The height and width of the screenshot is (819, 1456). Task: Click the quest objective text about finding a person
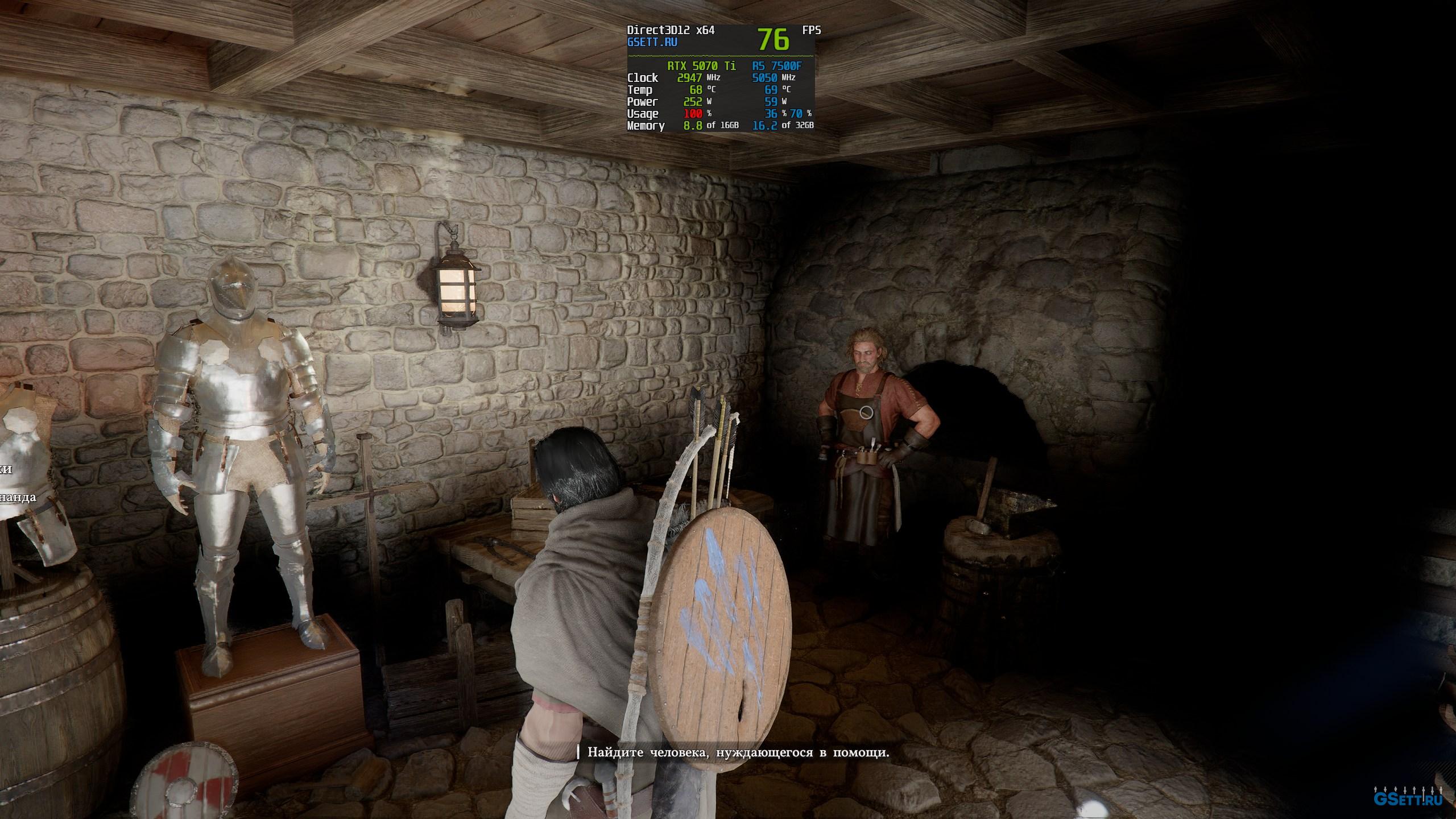click(x=738, y=752)
